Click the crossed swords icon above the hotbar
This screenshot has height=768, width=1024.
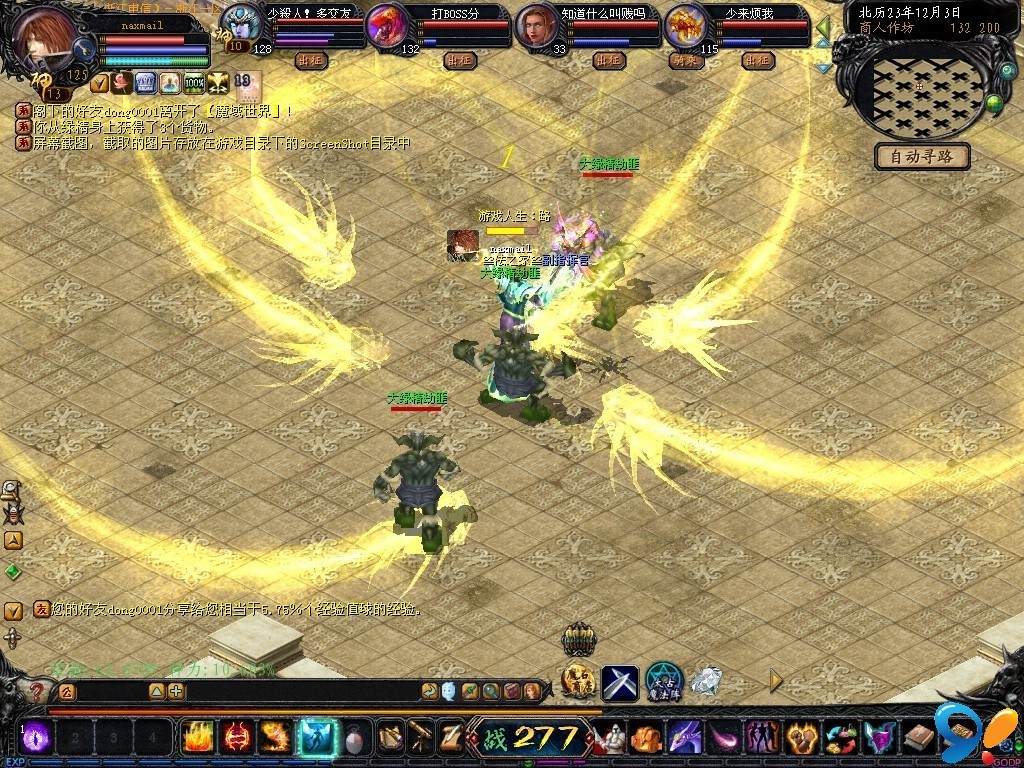pos(620,682)
